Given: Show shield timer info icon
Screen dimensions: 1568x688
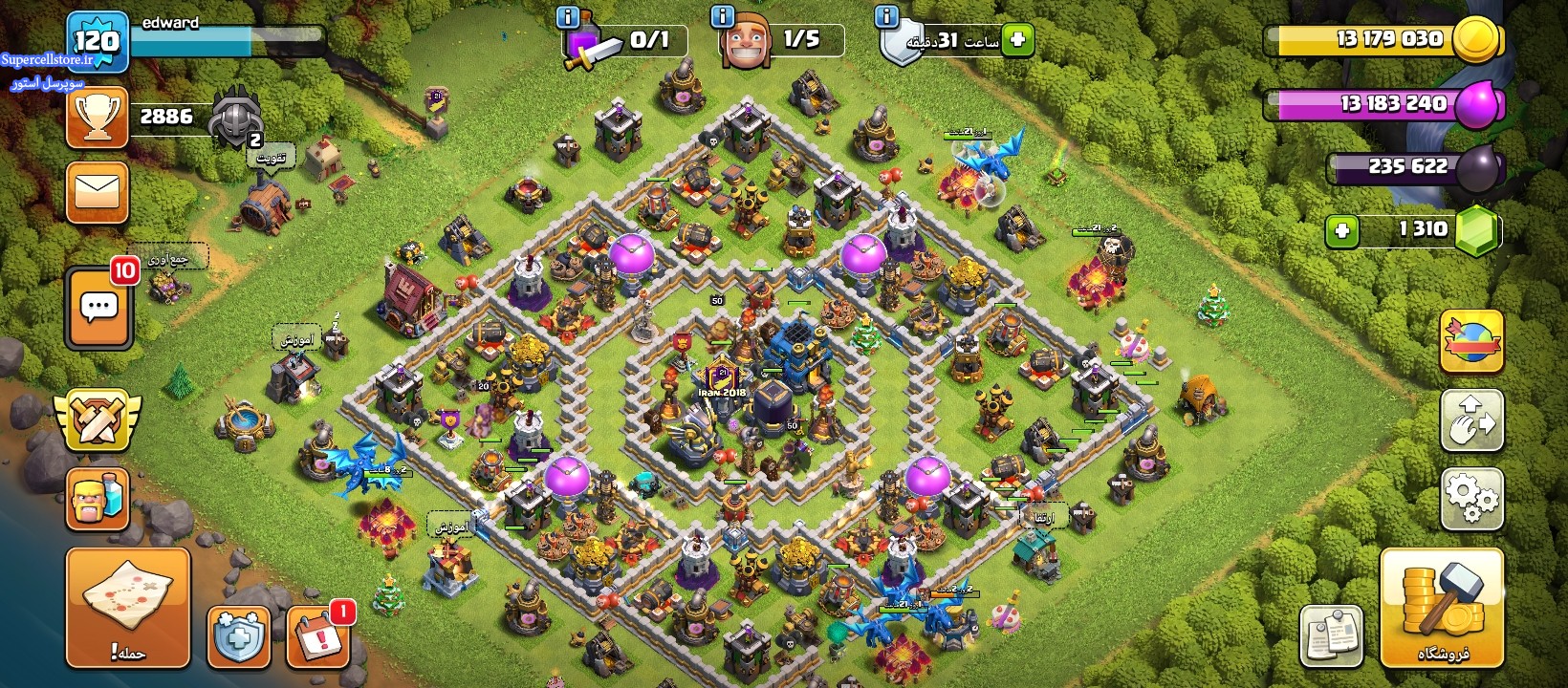Looking at the screenshot, I should point(886,16).
